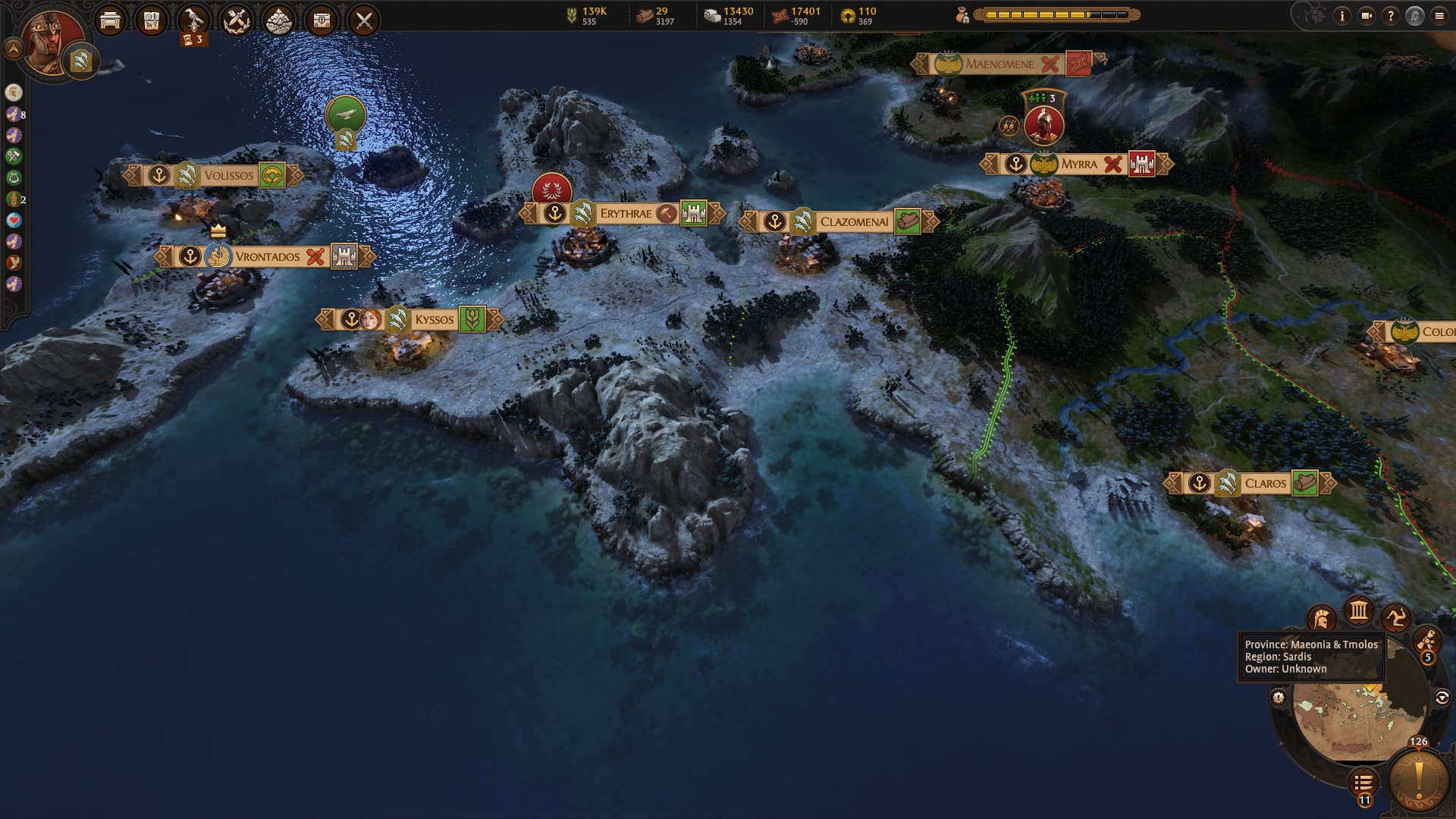Open the mountain and clouds panel
The height and width of the screenshot is (819, 1456).
[279, 20]
